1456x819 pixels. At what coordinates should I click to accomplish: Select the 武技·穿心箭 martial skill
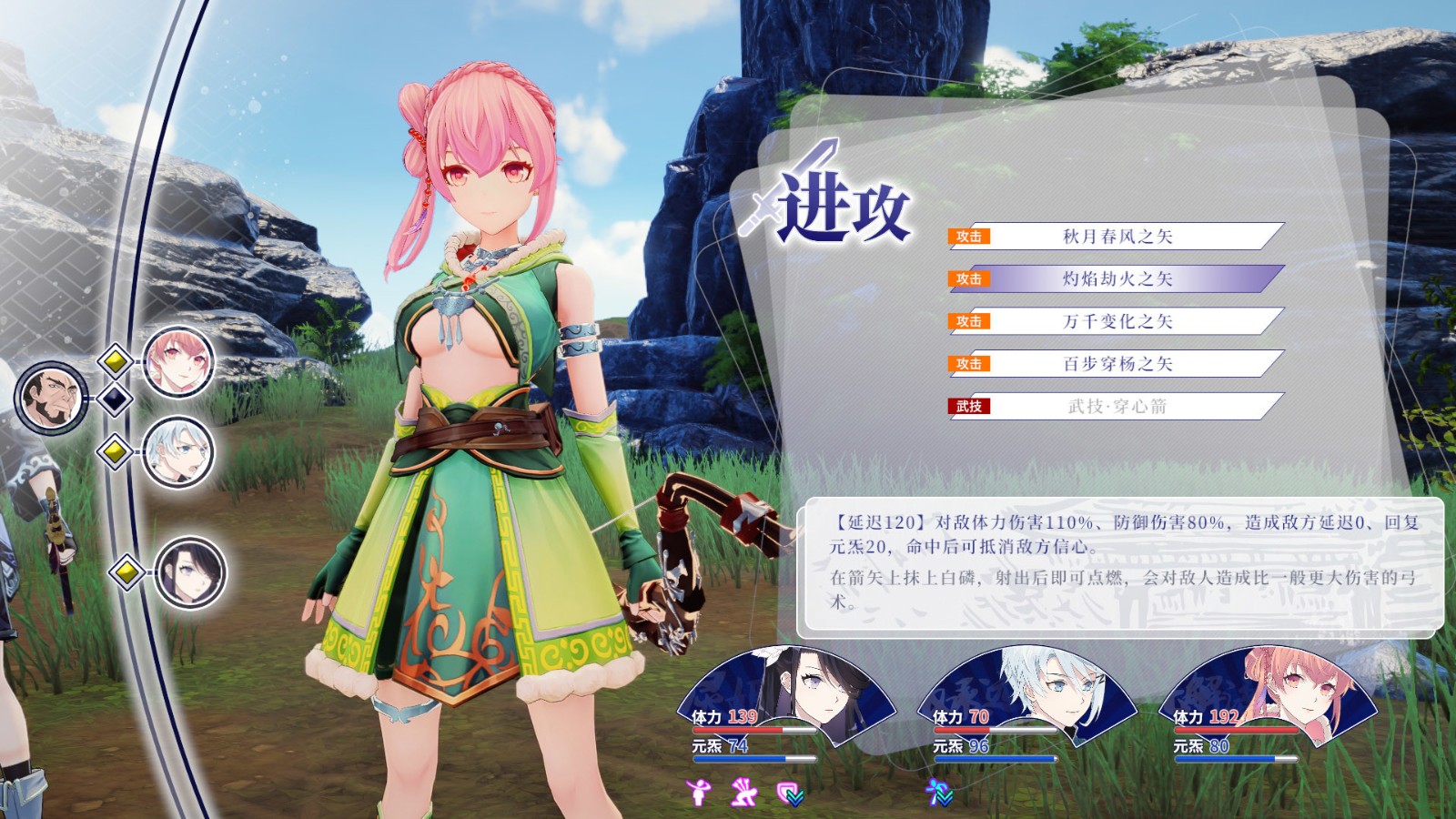coord(1117,406)
